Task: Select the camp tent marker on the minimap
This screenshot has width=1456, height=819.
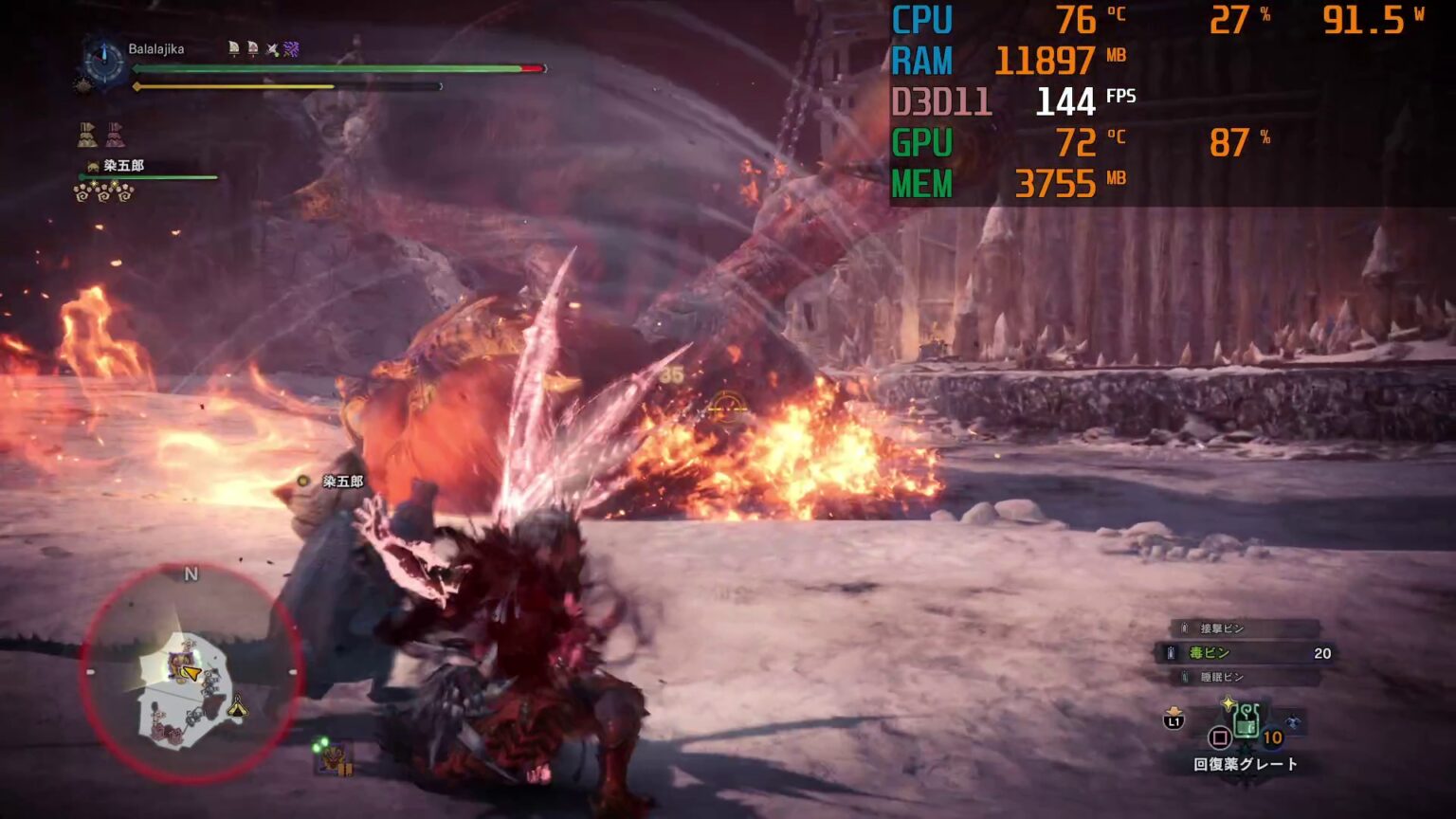Action: [x=237, y=707]
